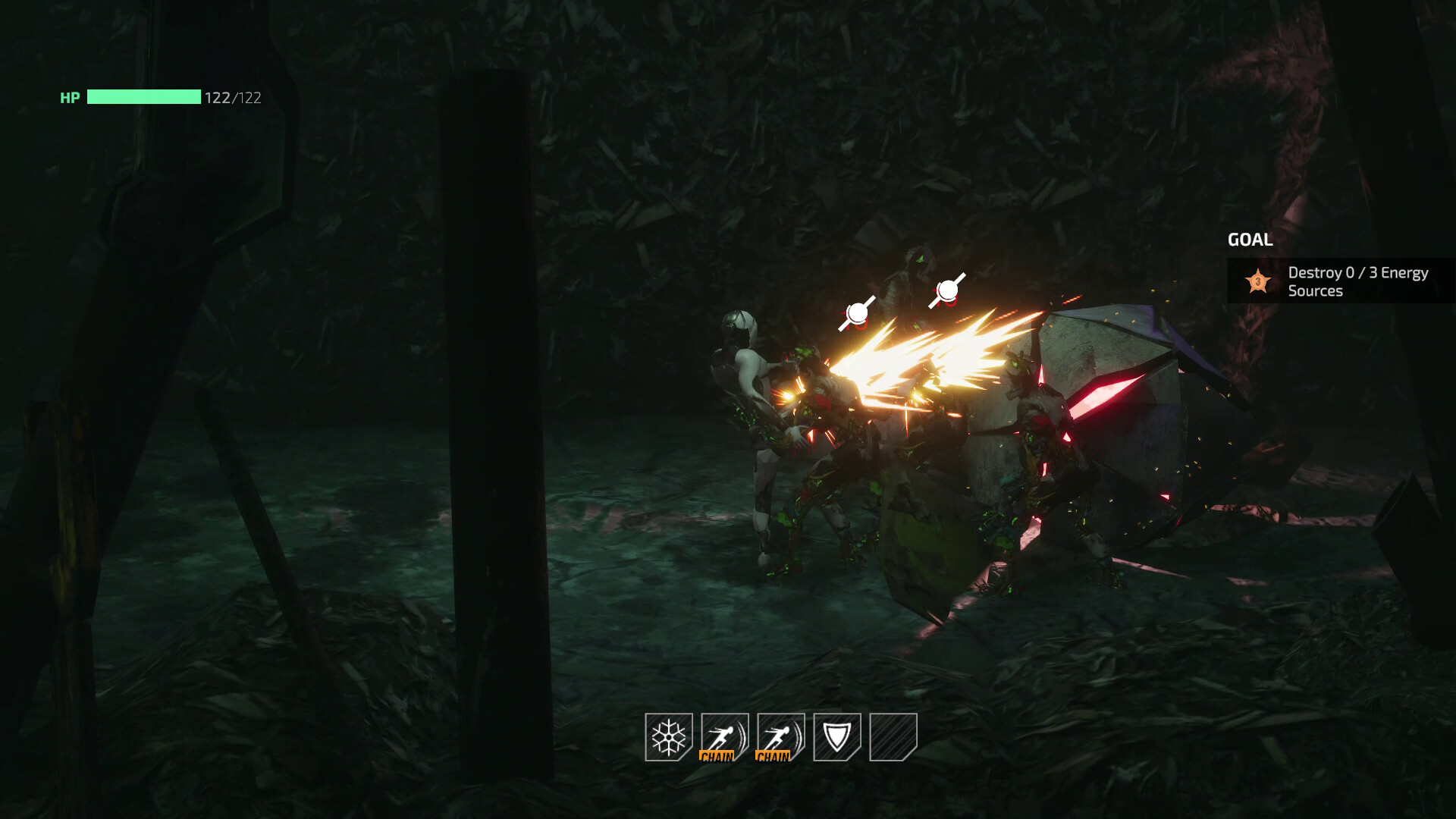Select the empty ability slot
This screenshot has width=1456, height=819.
click(893, 736)
